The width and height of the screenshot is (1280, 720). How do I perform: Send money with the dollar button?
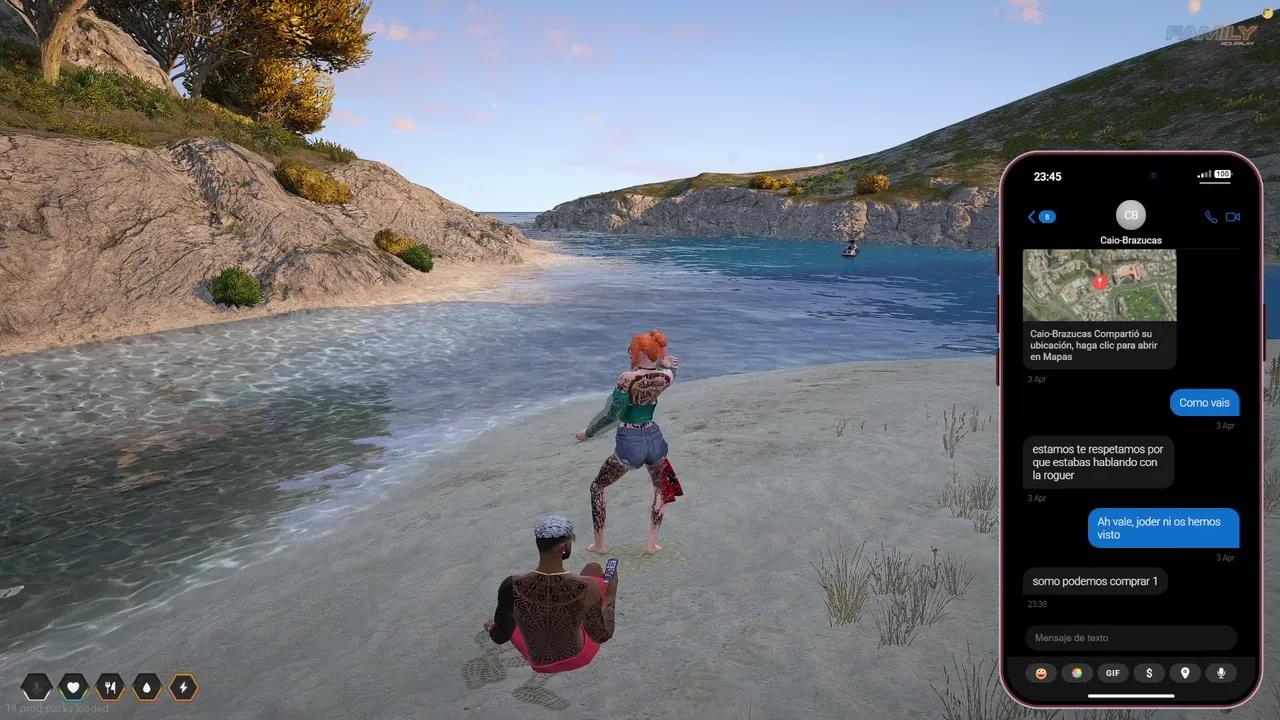point(1149,673)
